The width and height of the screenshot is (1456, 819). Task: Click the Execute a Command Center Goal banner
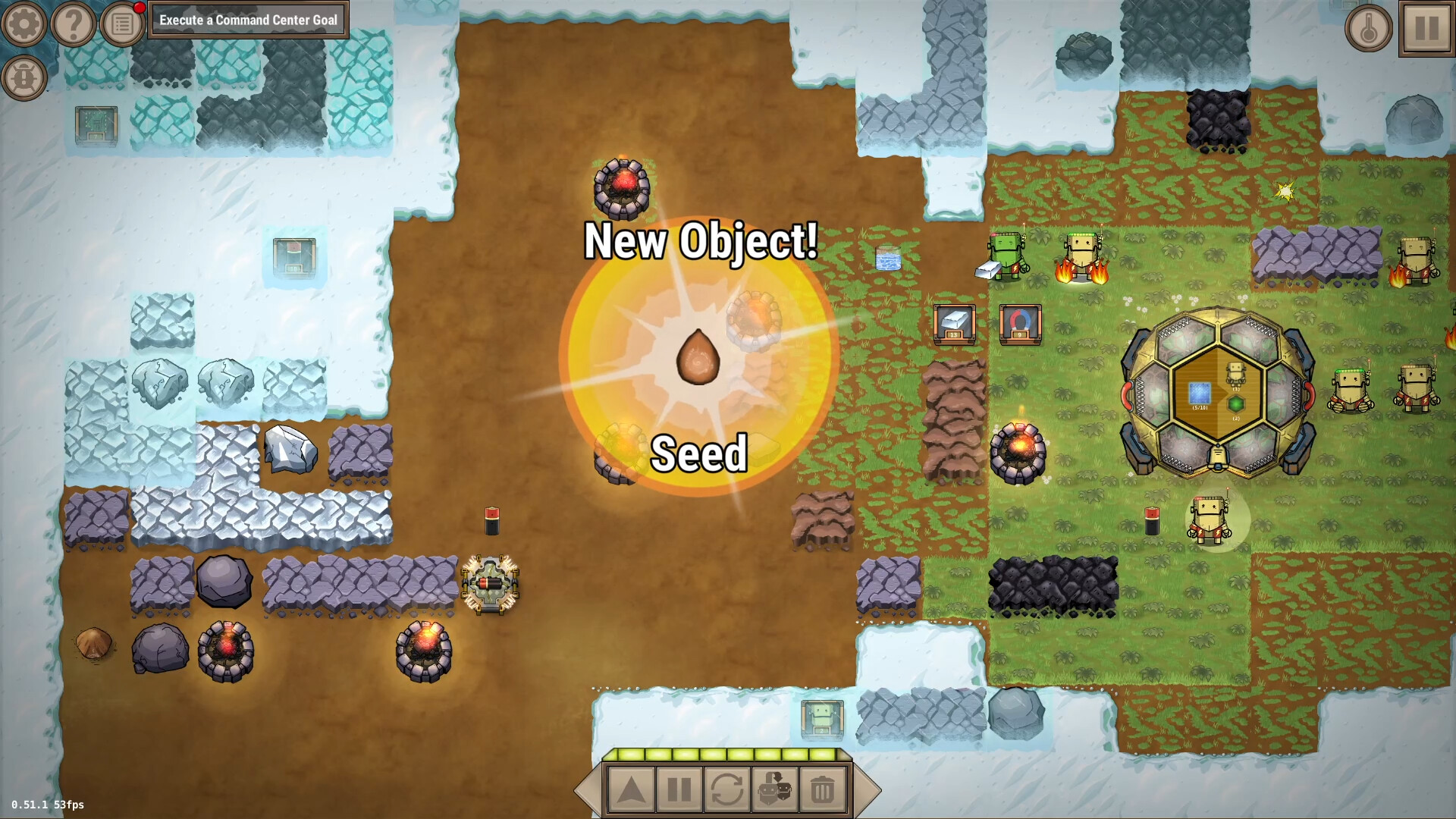250,20
